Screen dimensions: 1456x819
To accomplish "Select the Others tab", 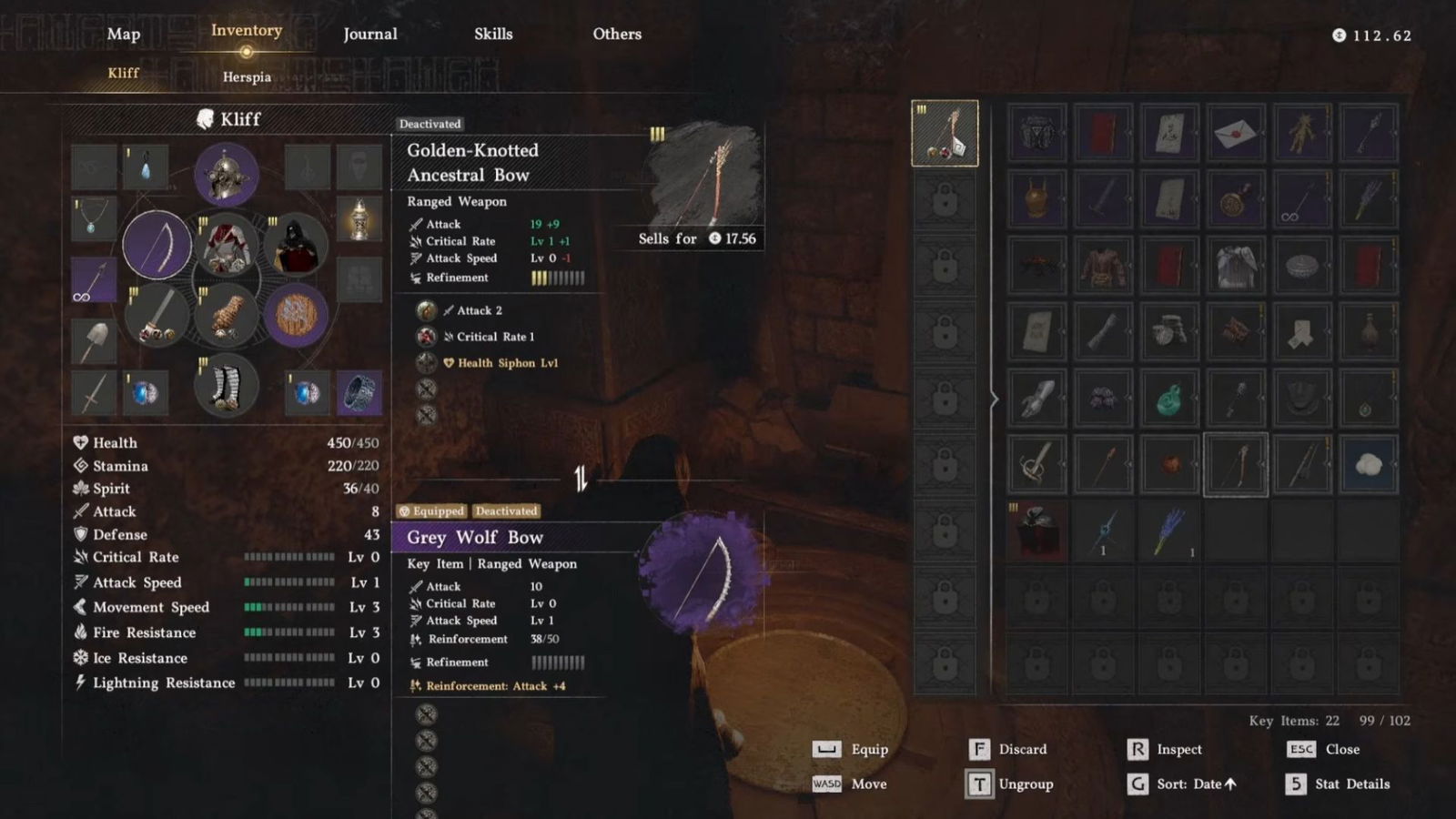I will click(x=617, y=35).
